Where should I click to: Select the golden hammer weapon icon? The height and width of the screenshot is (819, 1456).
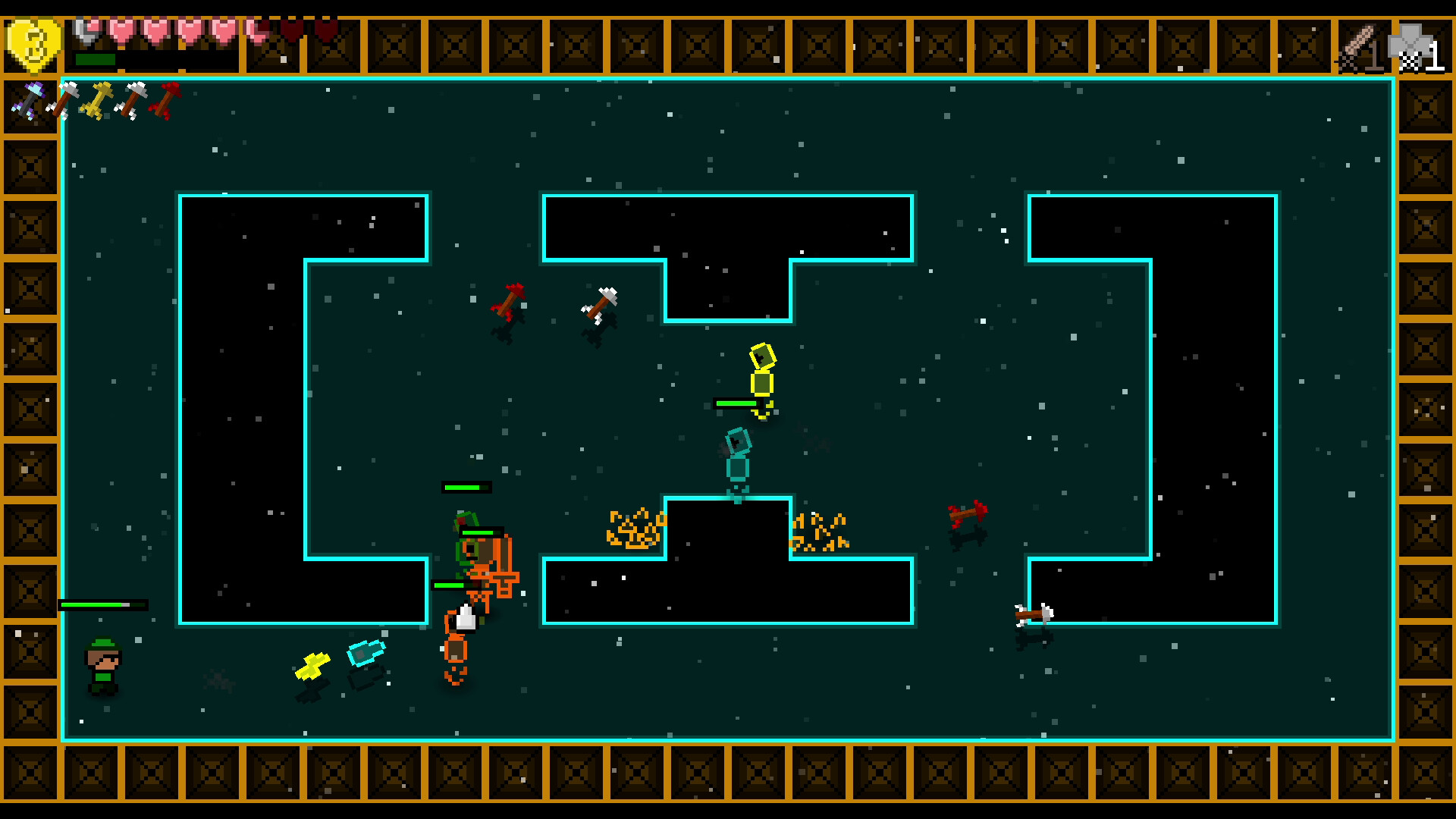pyautogui.click(x=99, y=101)
